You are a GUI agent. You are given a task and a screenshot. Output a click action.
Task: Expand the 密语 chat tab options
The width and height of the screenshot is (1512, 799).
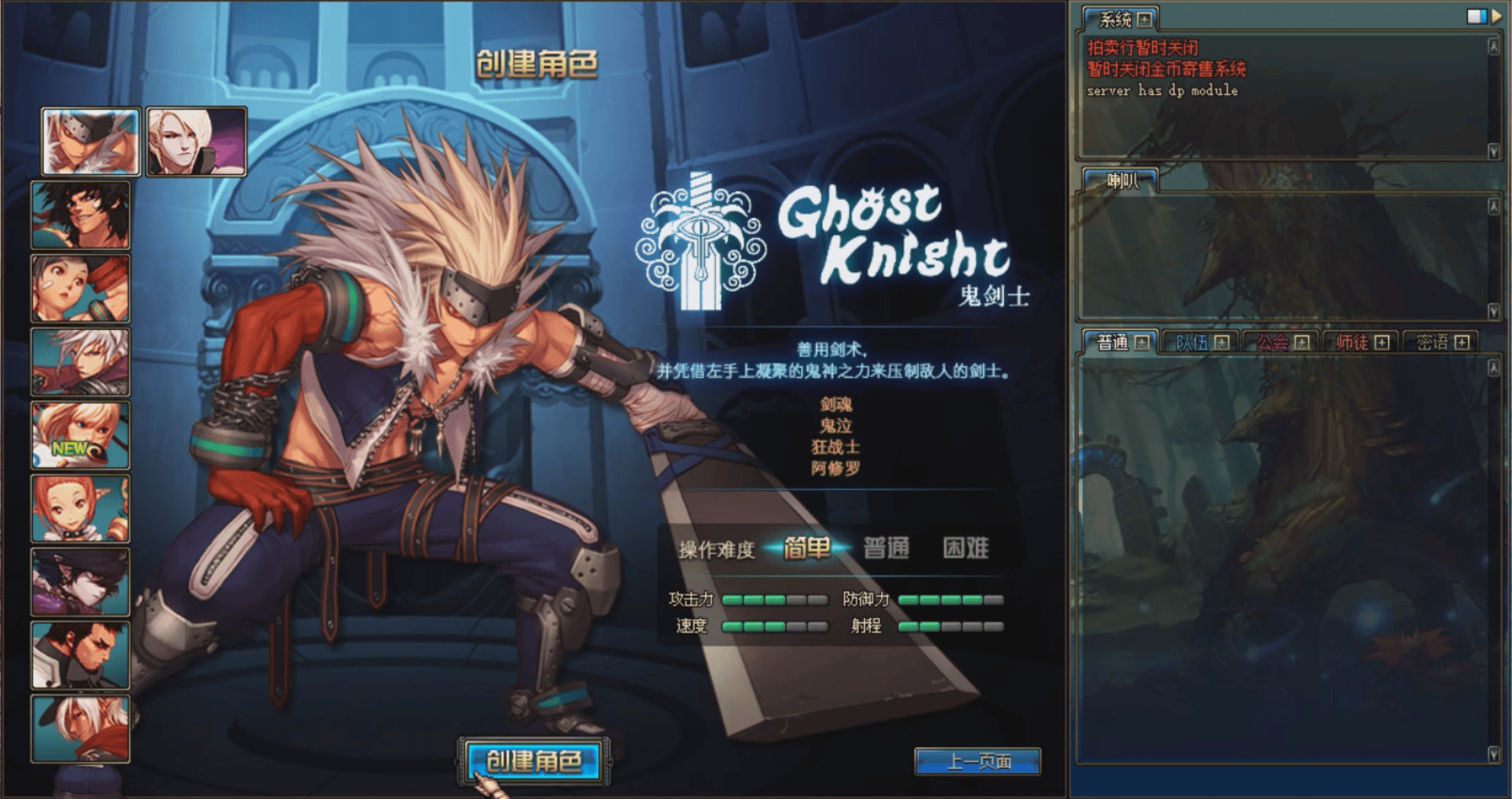tap(1462, 341)
